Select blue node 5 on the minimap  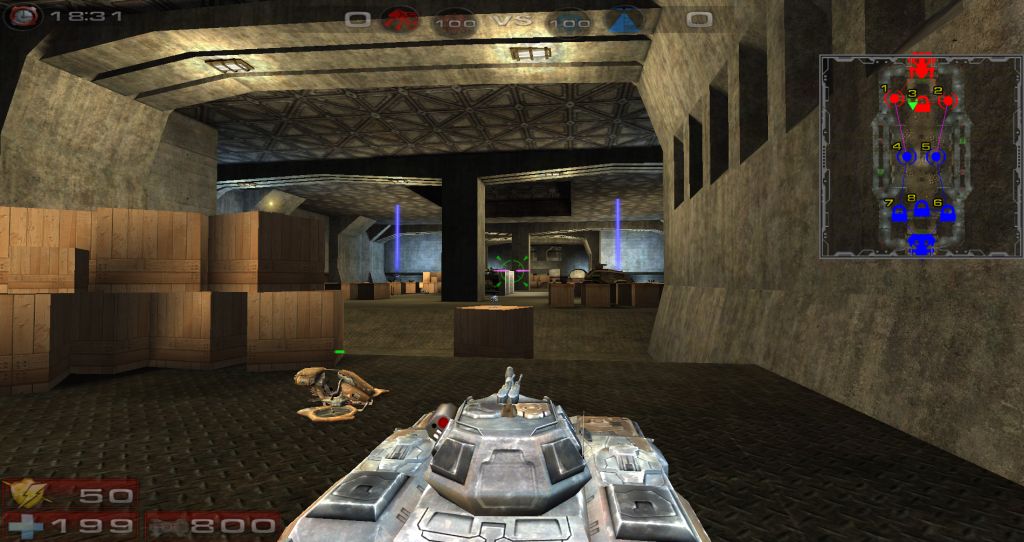[x=935, y=157]
